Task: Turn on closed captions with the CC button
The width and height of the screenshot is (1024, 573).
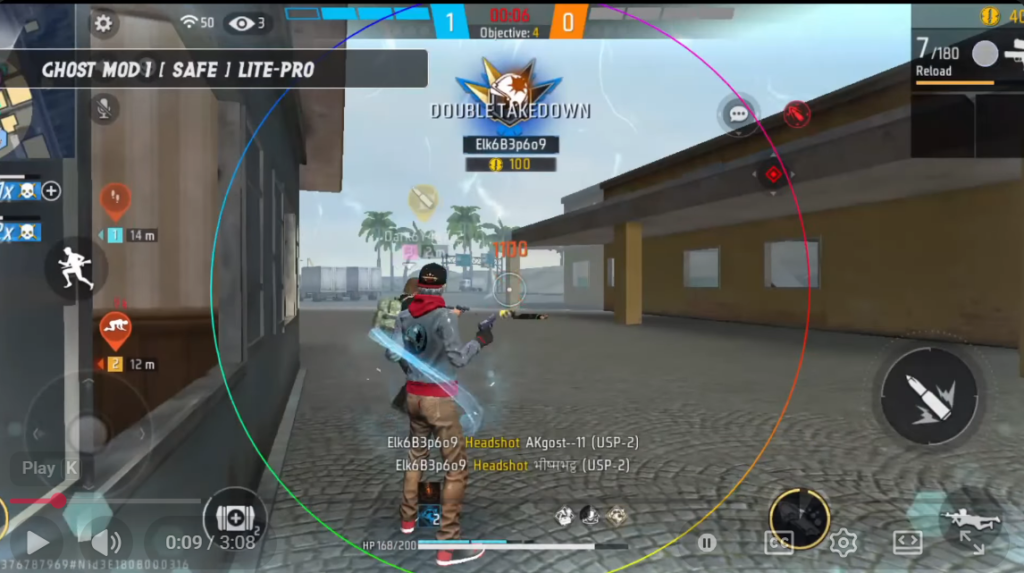Action: click(x=778, y=543)
